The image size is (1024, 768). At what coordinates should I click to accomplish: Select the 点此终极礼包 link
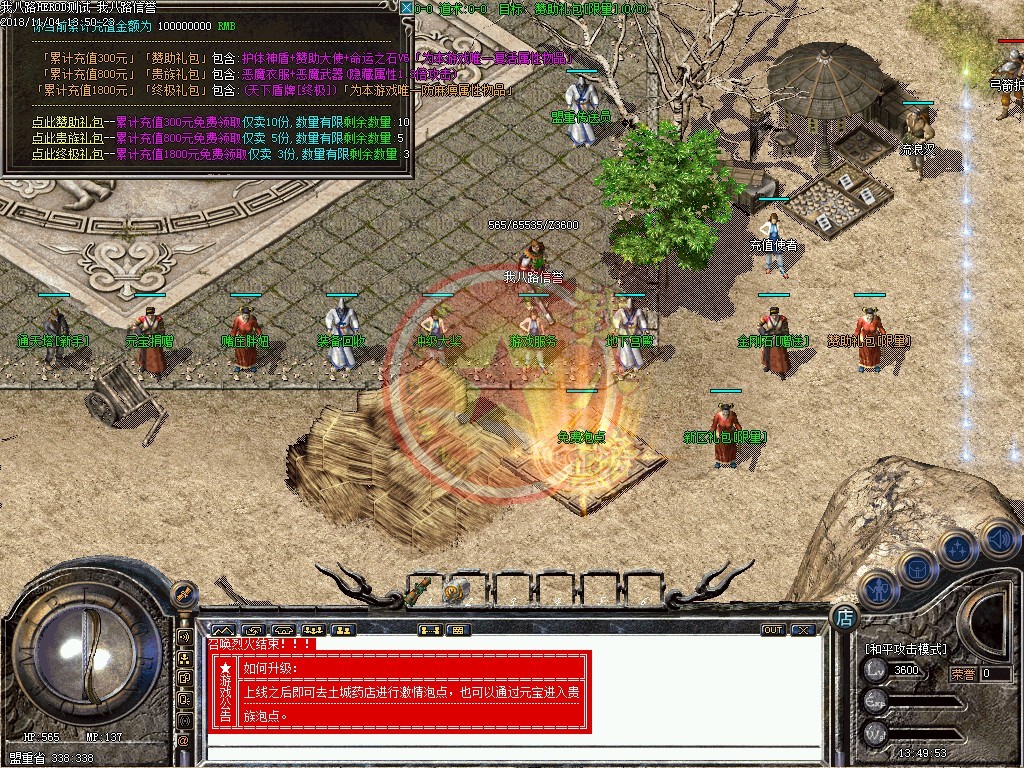click(67, 154)
